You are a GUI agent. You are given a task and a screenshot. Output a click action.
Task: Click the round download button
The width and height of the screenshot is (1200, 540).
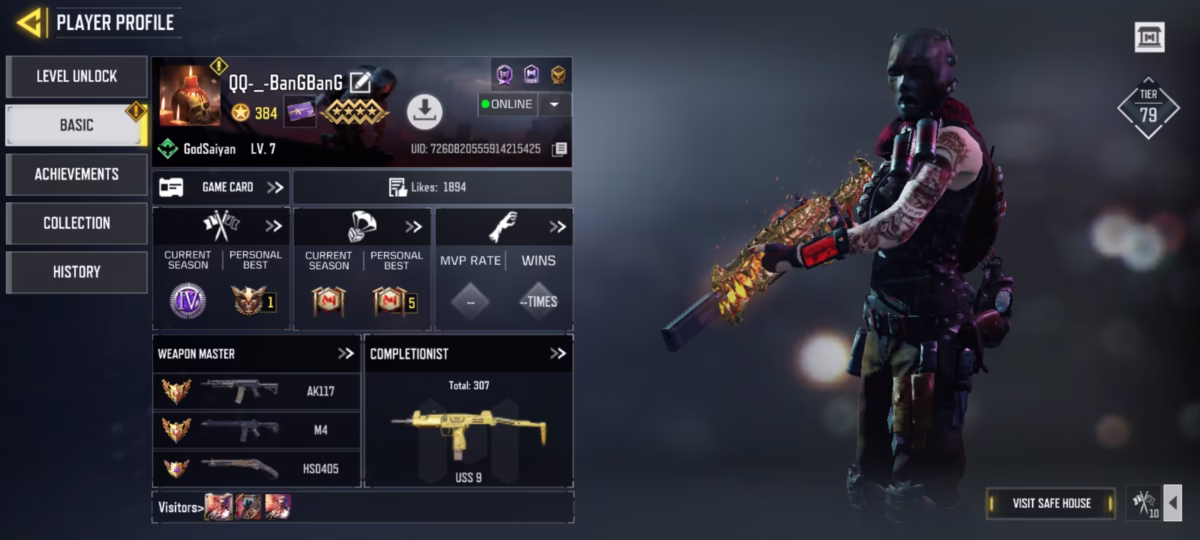point(425,111)
